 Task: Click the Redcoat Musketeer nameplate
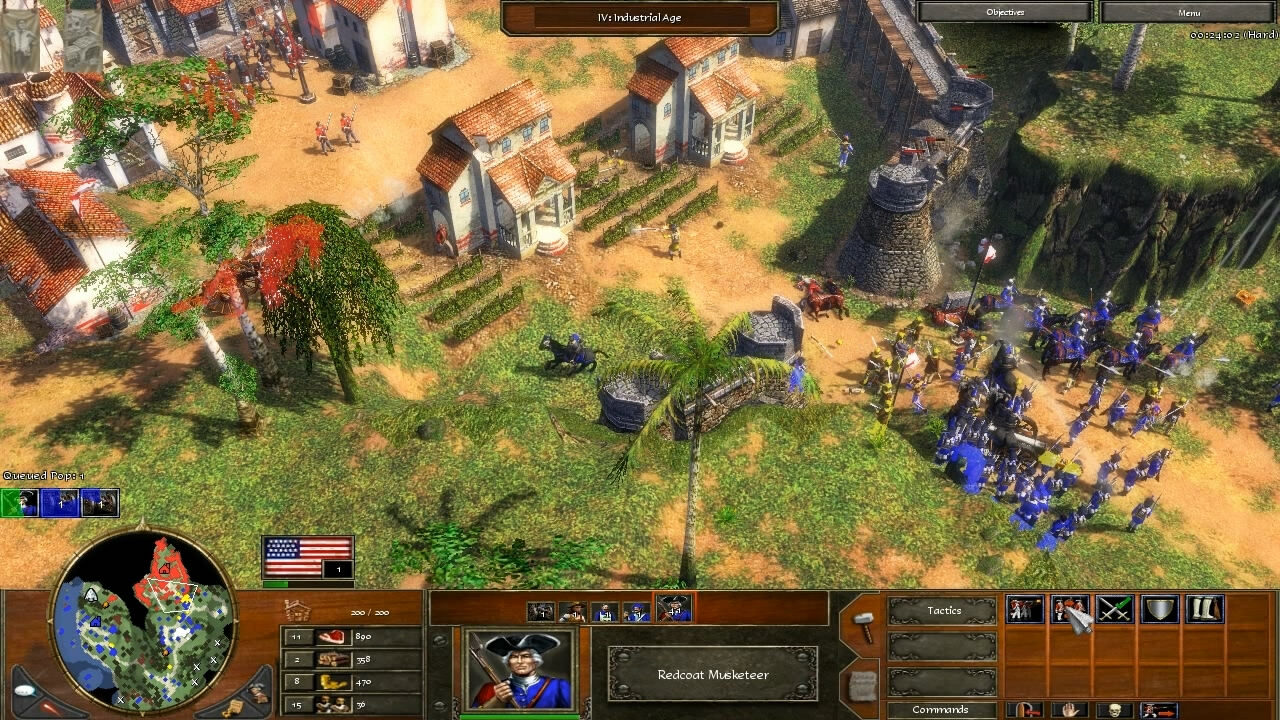coord(712,674)
